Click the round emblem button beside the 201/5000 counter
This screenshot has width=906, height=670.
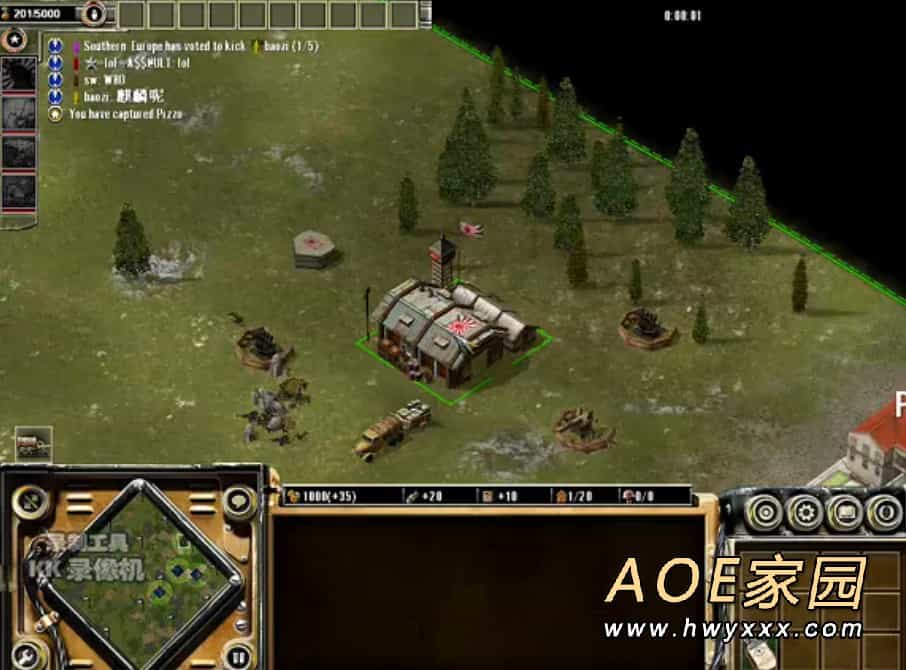tap(93, 13)
